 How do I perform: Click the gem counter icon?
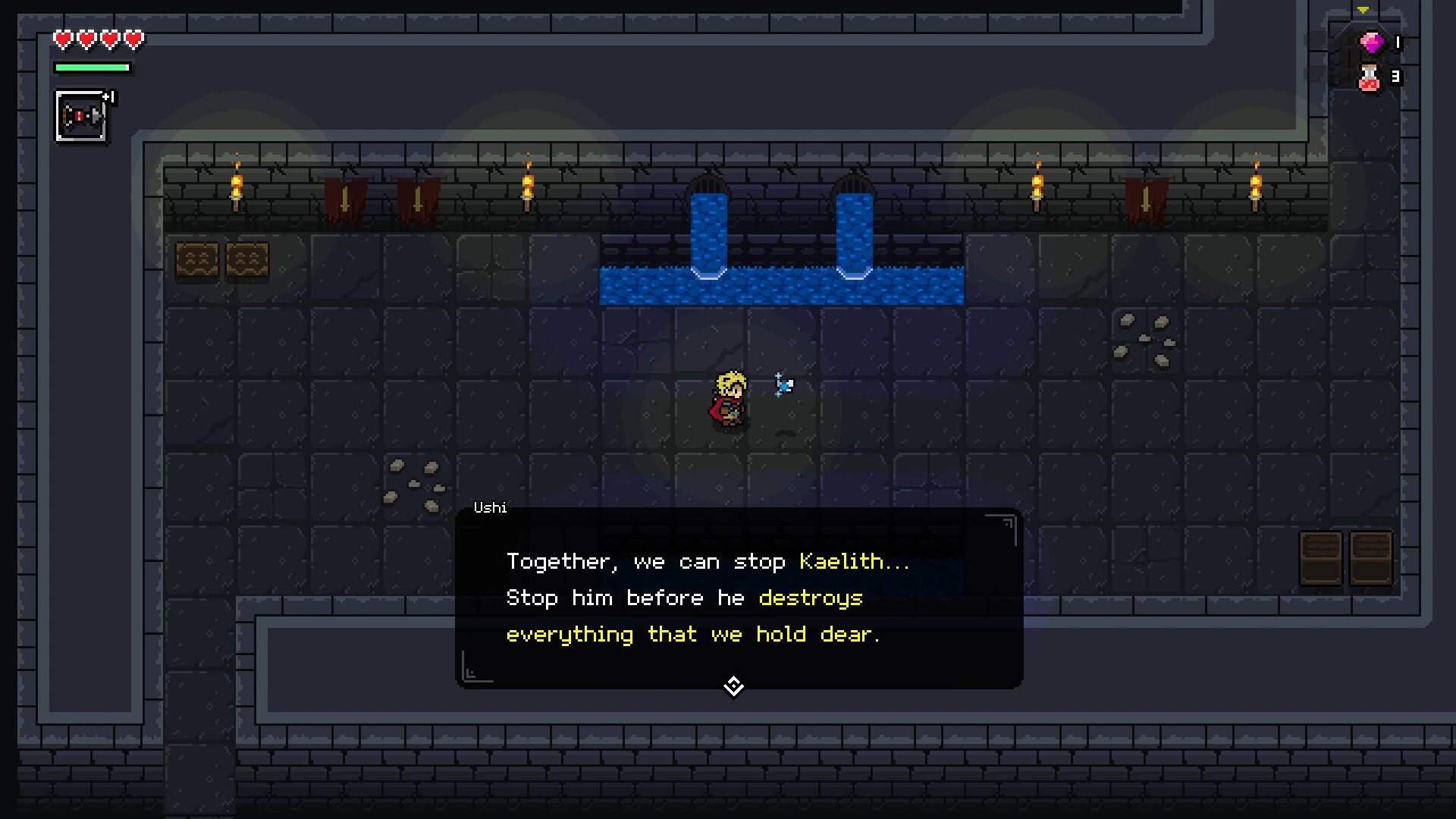coord(1371,43)
